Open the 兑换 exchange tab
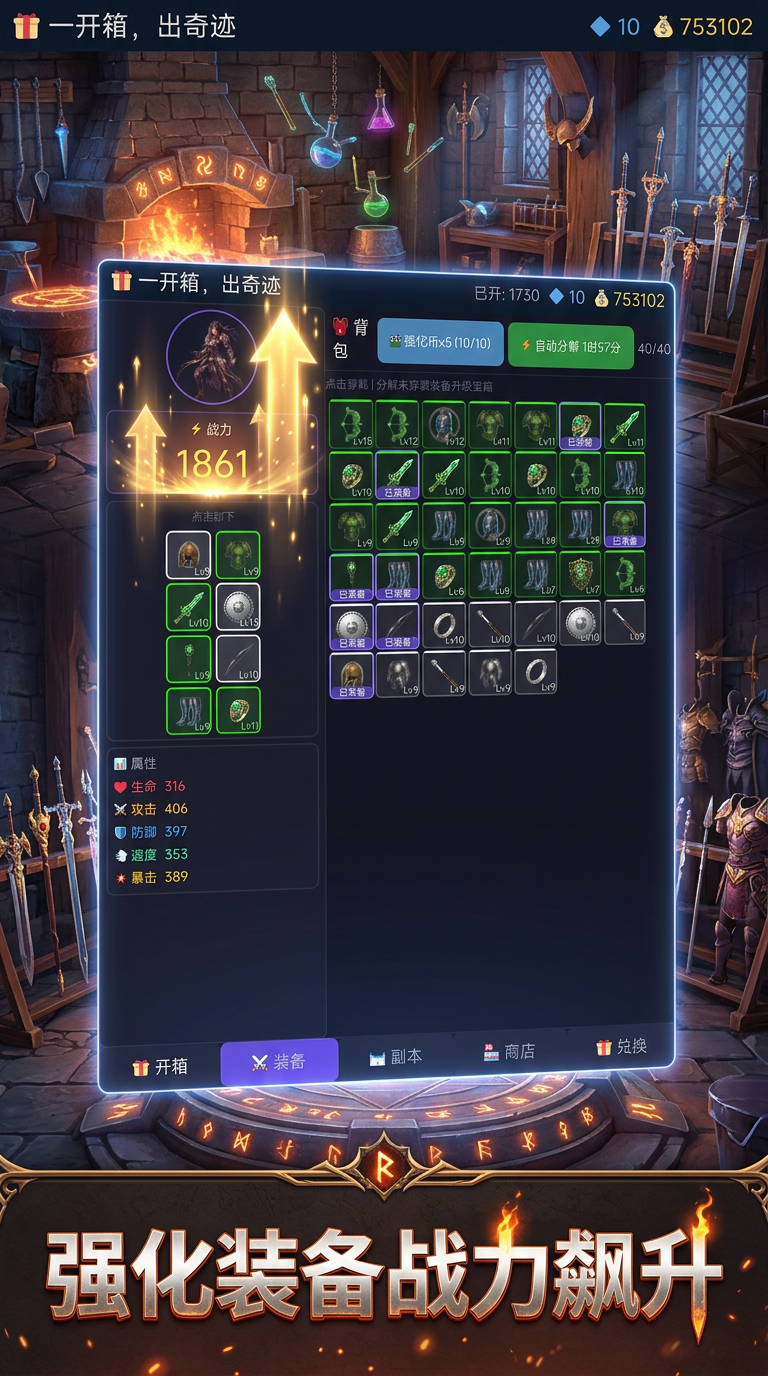The width and height of the screenshot is (768, 1376). click(x=621, y=1047)
